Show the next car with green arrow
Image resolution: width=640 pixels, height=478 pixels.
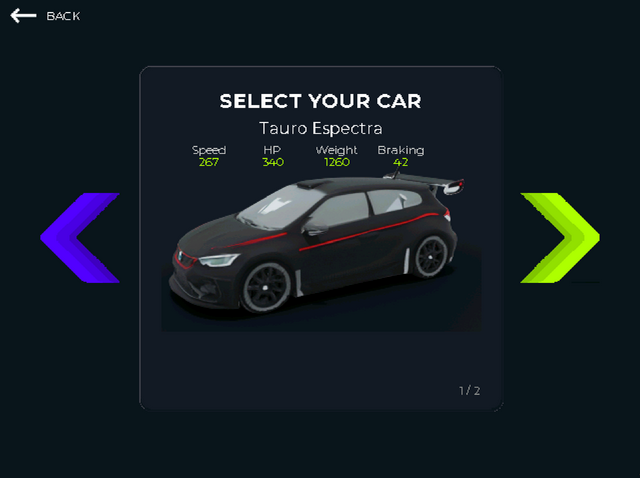(x=559, y=238)
